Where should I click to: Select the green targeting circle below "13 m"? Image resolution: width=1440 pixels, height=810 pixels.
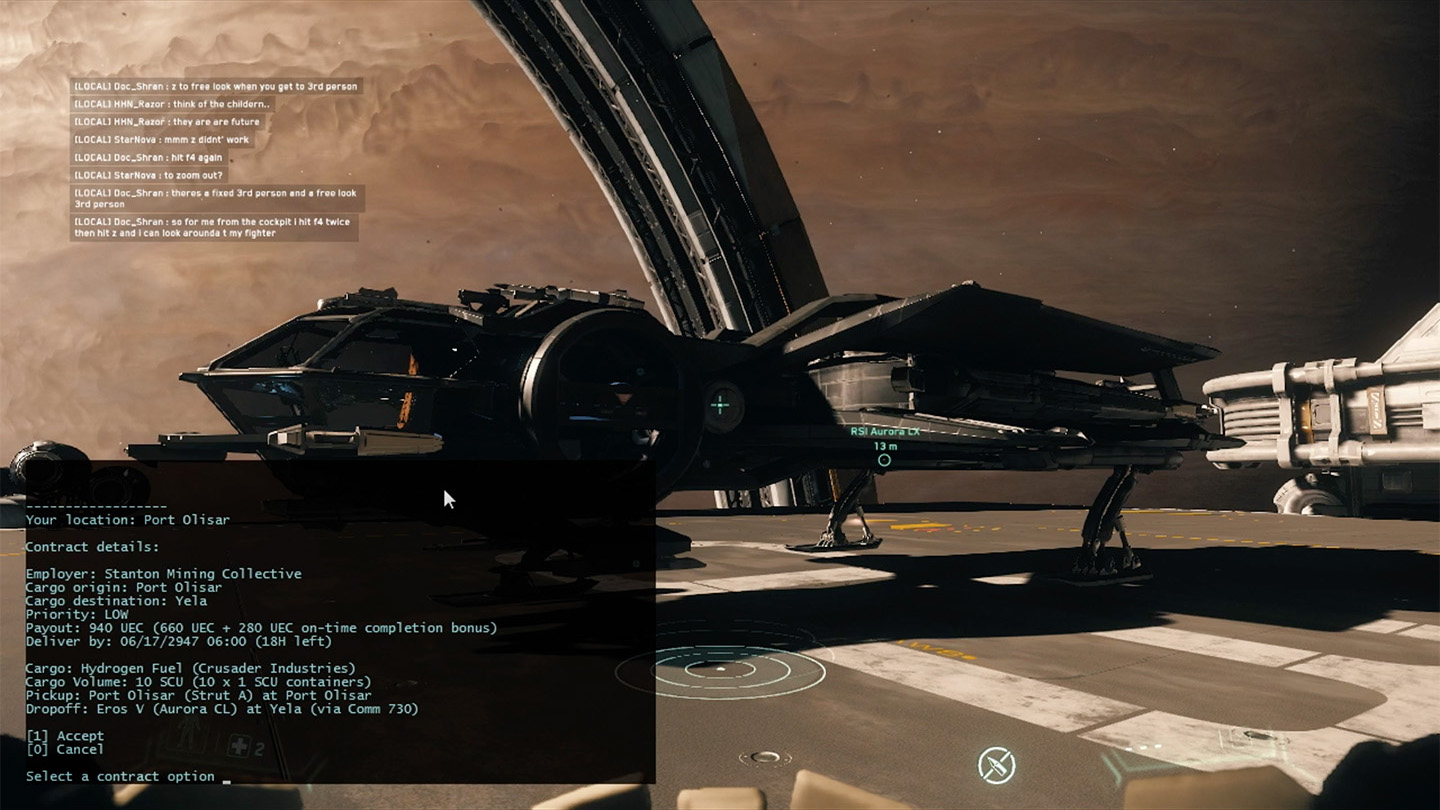click(884, 461)
